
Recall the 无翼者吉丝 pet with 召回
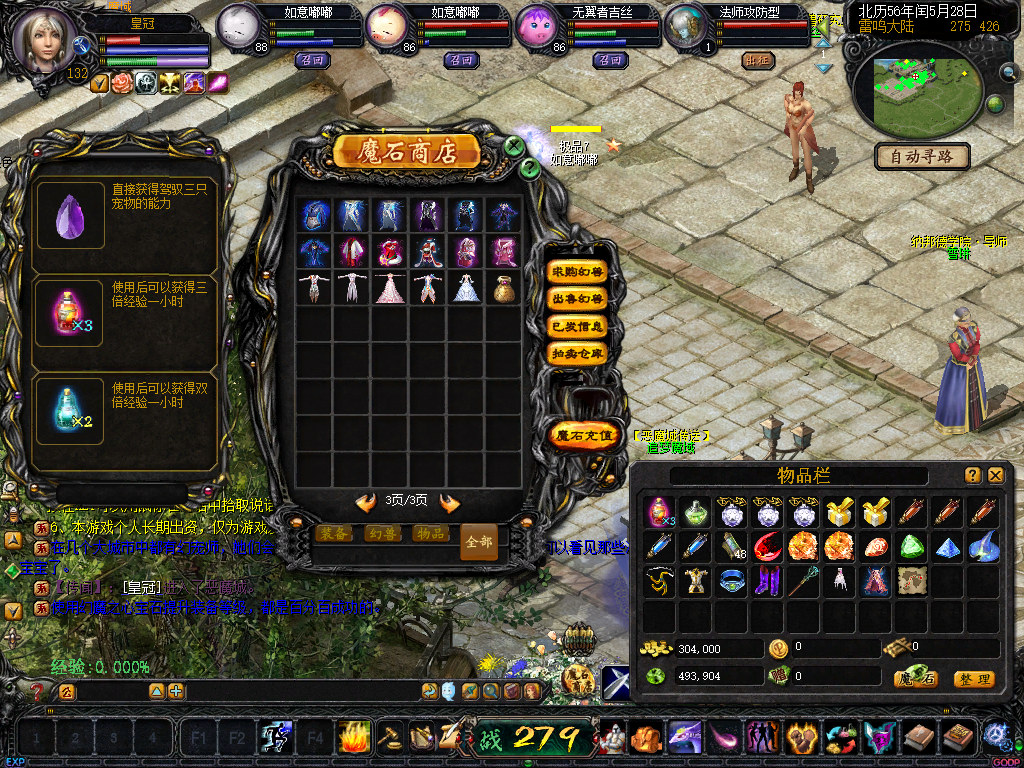(610, 60)
